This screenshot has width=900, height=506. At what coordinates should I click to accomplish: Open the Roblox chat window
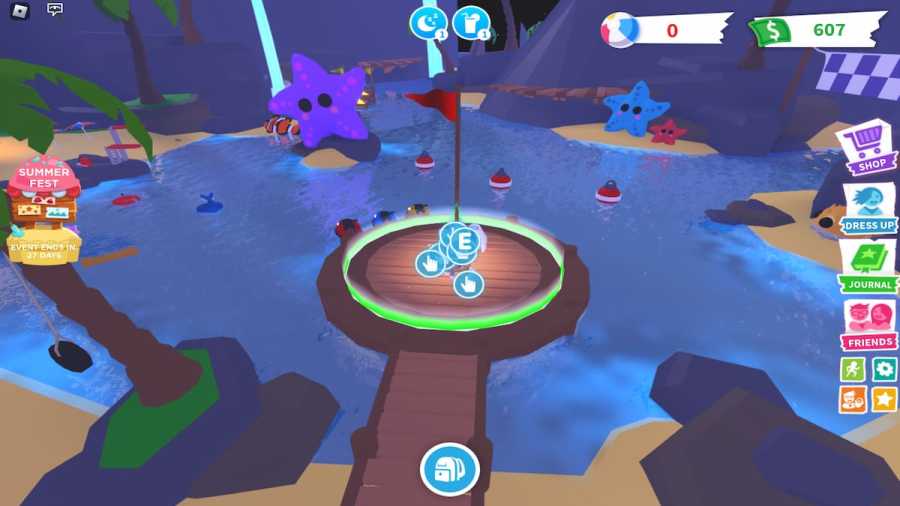(x=55, y=11)
